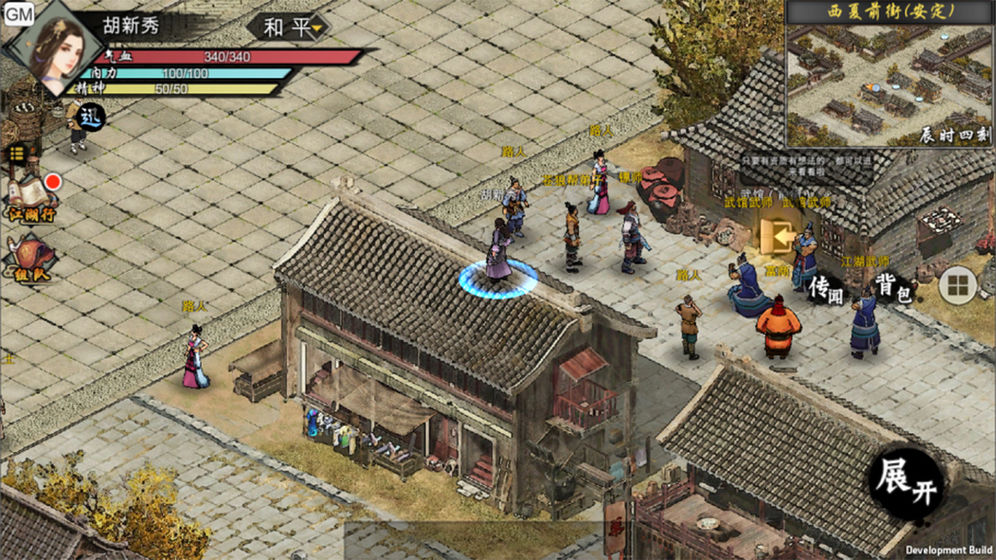Expand the menu with 展开 button
Image resolution: width=996 pixels, height=560 pixels.
pyautogui.click(x=906, y=484)
